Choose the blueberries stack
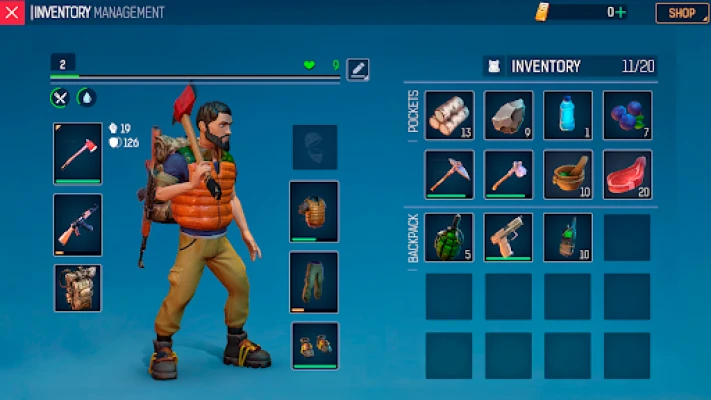 tap(627, 115)
